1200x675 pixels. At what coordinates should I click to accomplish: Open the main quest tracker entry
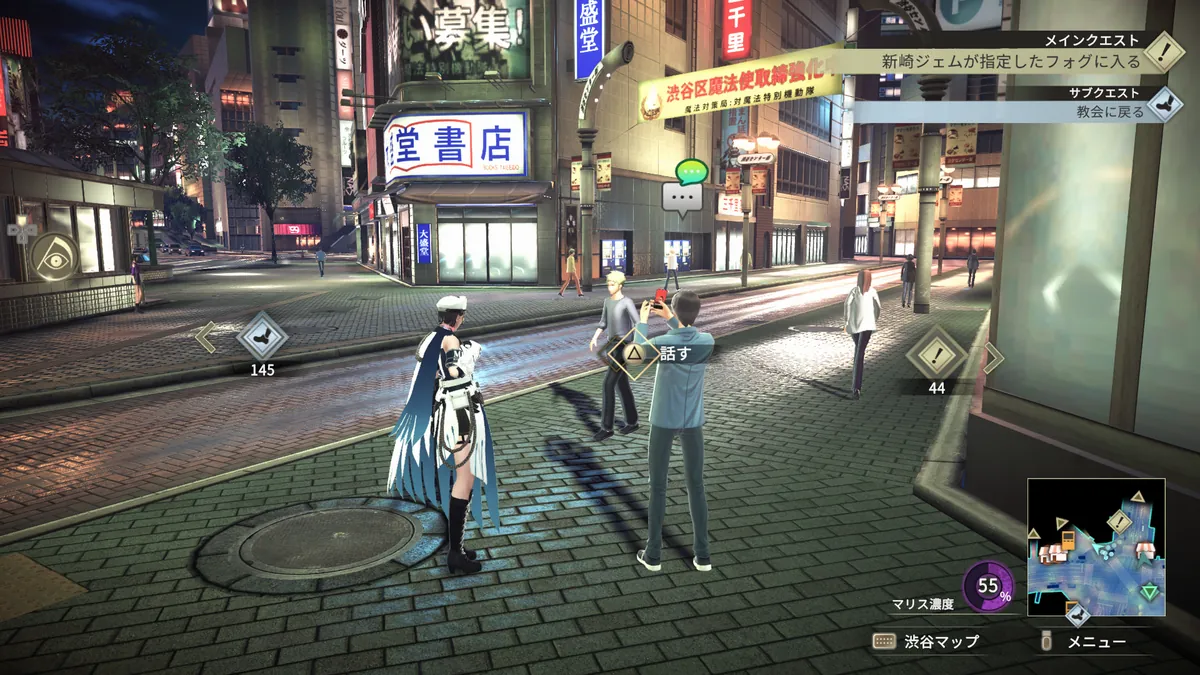tap(1010, 60)
